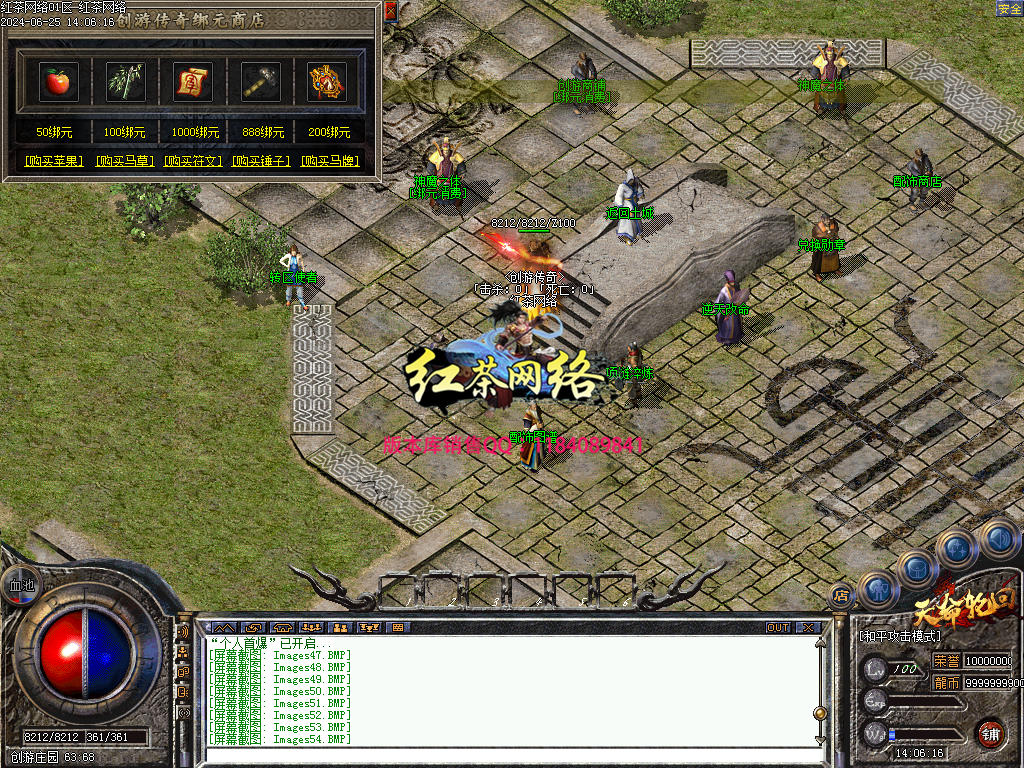Close the 绑元商店 shop window
Screen dimensions: 1024x768
coord(390,11)
